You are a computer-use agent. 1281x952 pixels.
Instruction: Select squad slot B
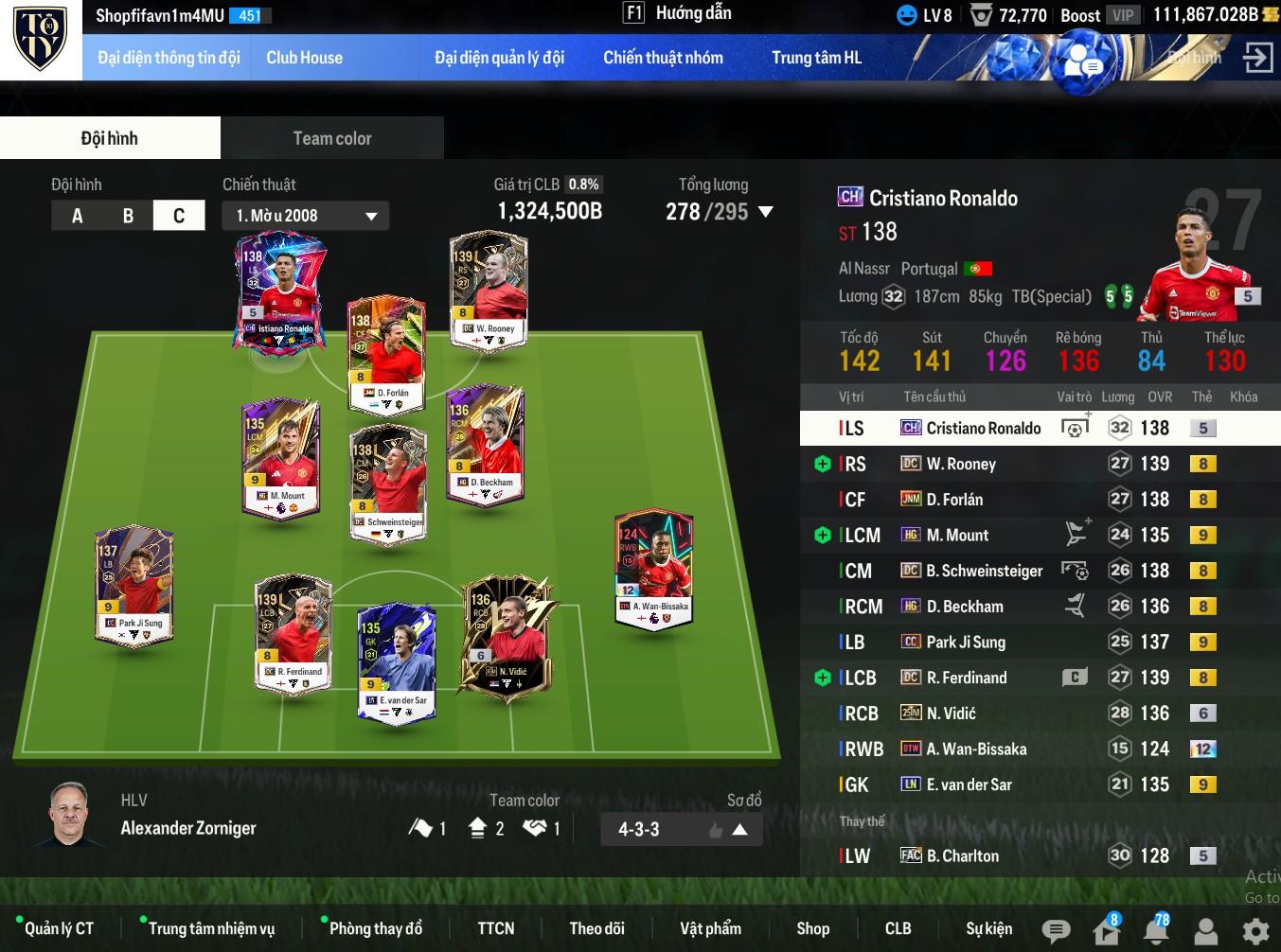(x=128, y=216)
